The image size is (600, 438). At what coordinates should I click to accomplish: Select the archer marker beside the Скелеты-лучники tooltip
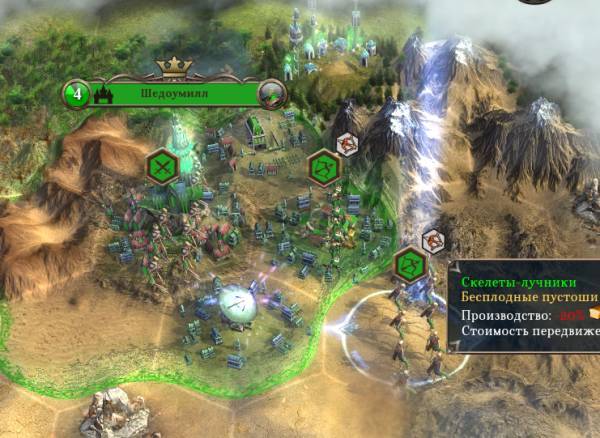(x=410, y=265)
